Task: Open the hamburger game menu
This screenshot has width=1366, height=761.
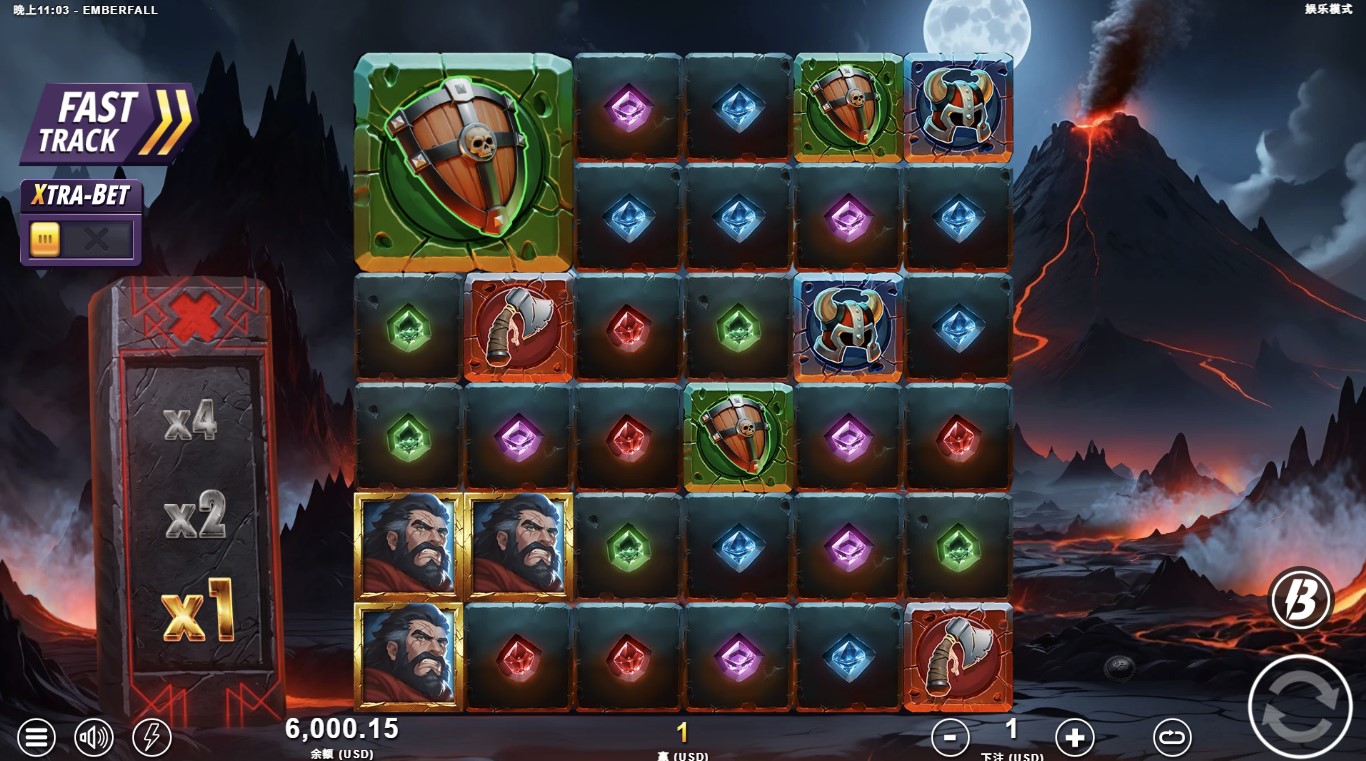Action: (36, 737)
